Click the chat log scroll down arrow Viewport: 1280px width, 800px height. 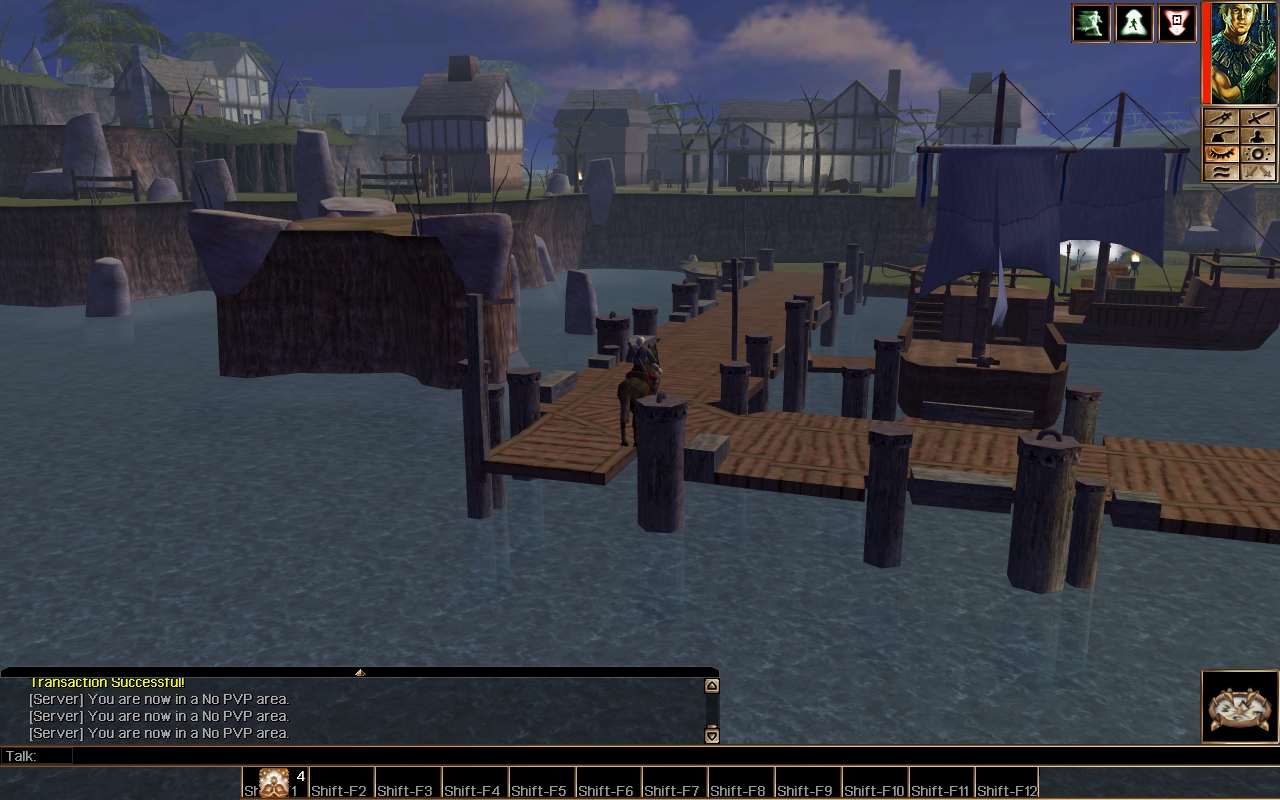pos(712,736)
